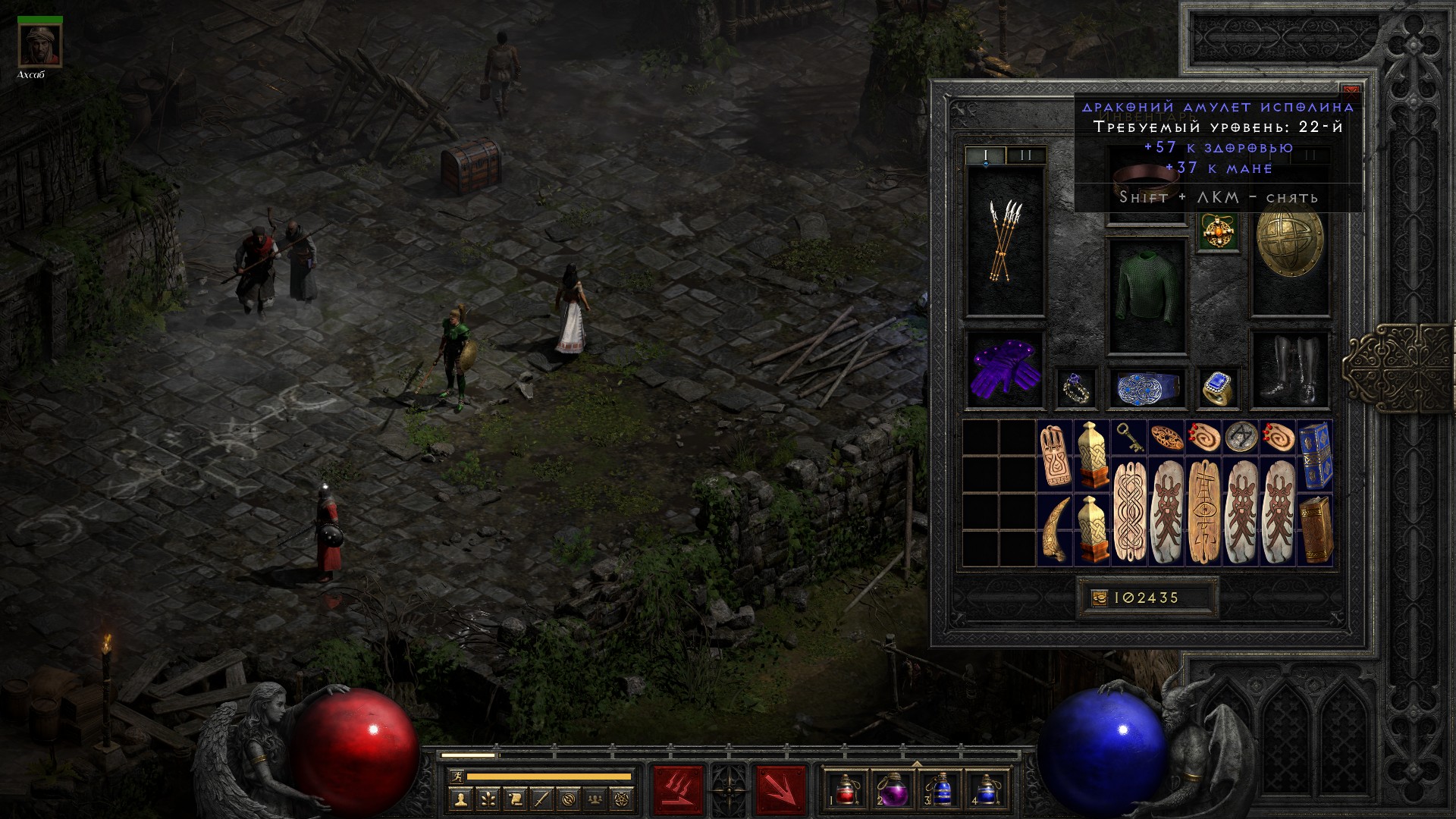Viewport: 1456px width, 819px height.
Task: Use the purple rejuvenation potion
Action: 893,789
